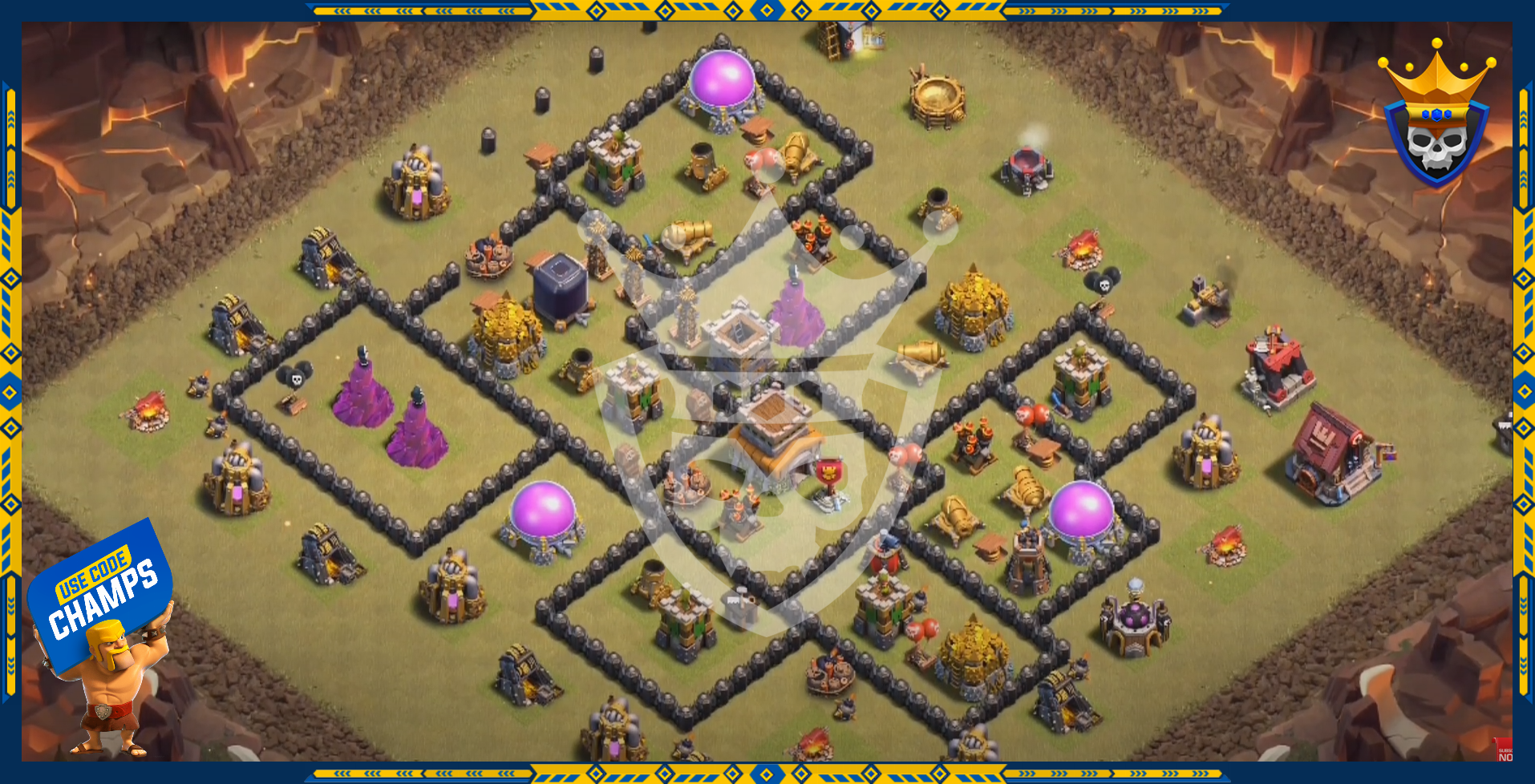This screenshot has height=784, width=1535.
Task: Click the red Subscribe Now ribbon
Action: (1504, 750)
